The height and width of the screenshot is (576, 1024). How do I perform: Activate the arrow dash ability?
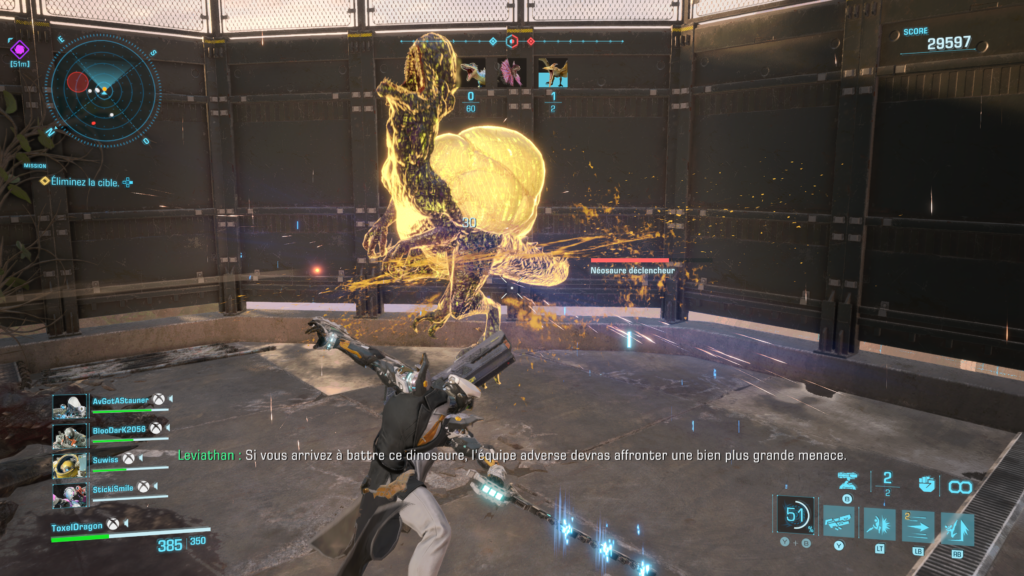pos(917,525)
